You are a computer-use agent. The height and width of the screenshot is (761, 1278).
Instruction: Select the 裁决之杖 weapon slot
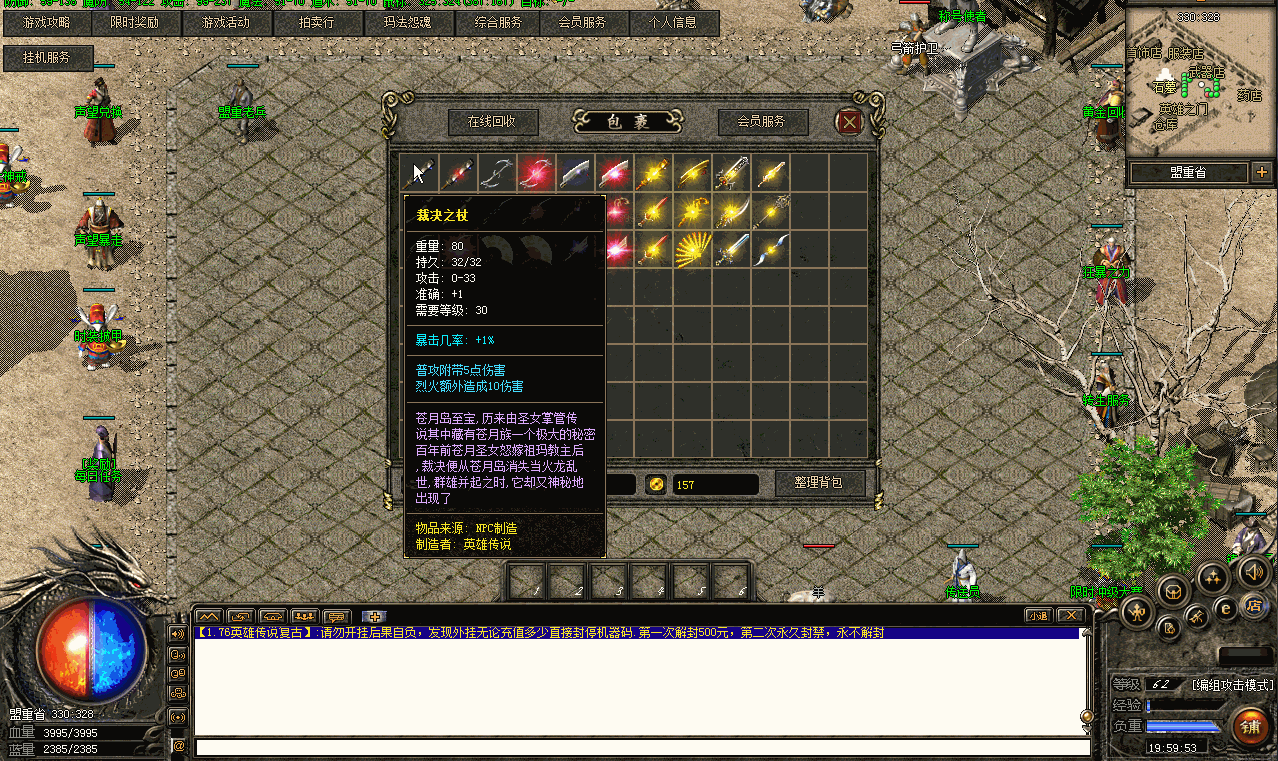tap(419, 172)
